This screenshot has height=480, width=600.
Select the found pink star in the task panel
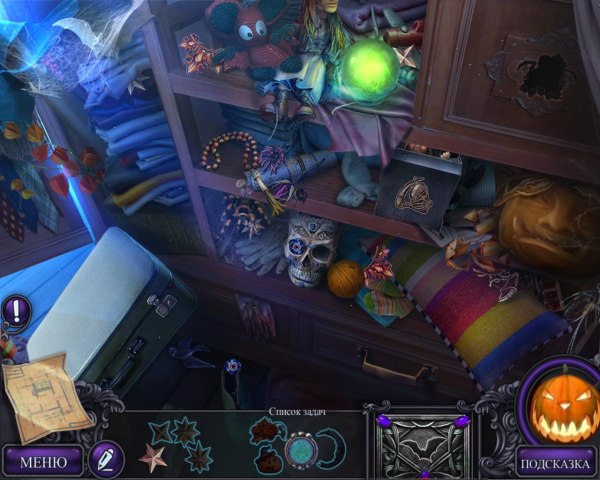pyautogui.click(x=153, y=458)
